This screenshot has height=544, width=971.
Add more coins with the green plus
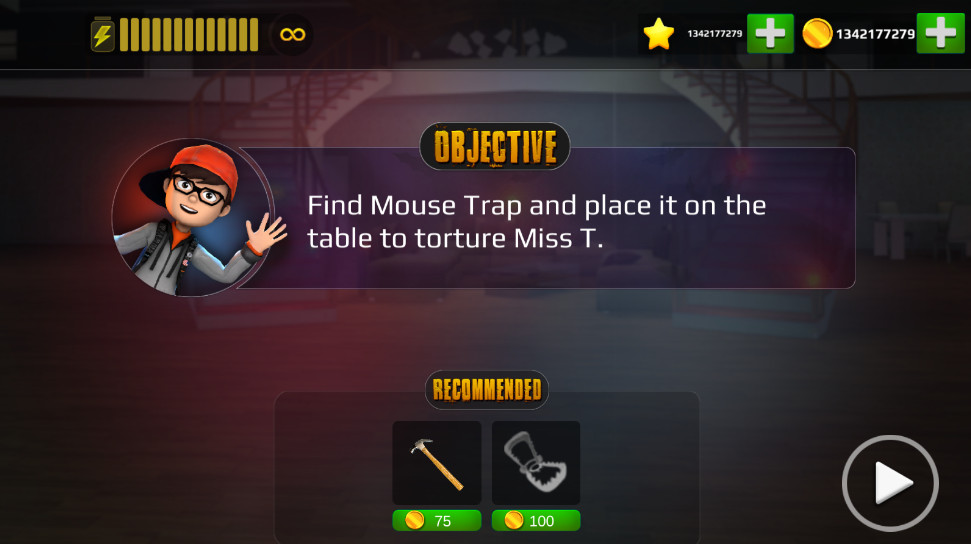[x=940, y=34]
